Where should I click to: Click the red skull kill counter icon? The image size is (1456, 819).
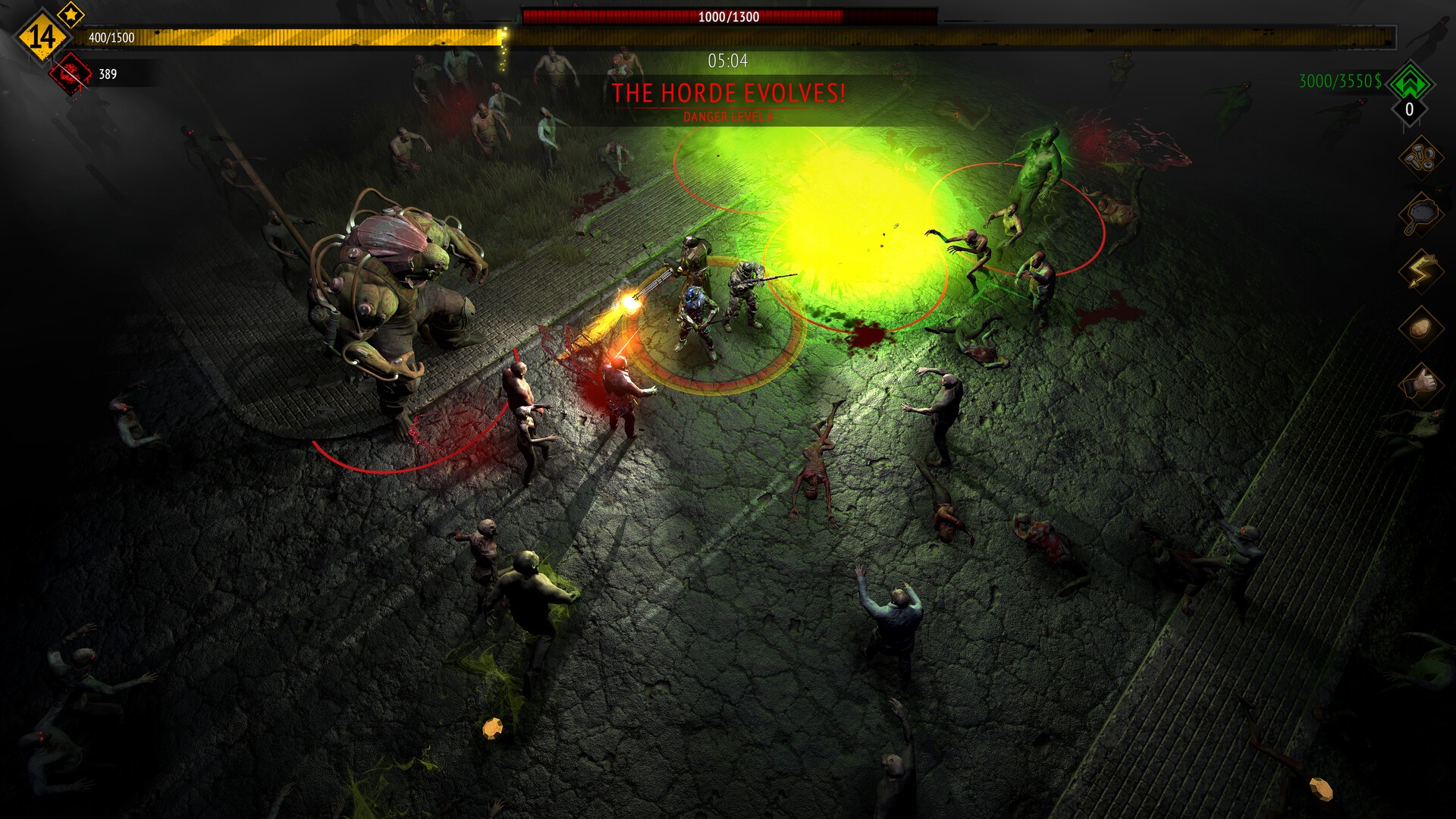coord(70,73)
